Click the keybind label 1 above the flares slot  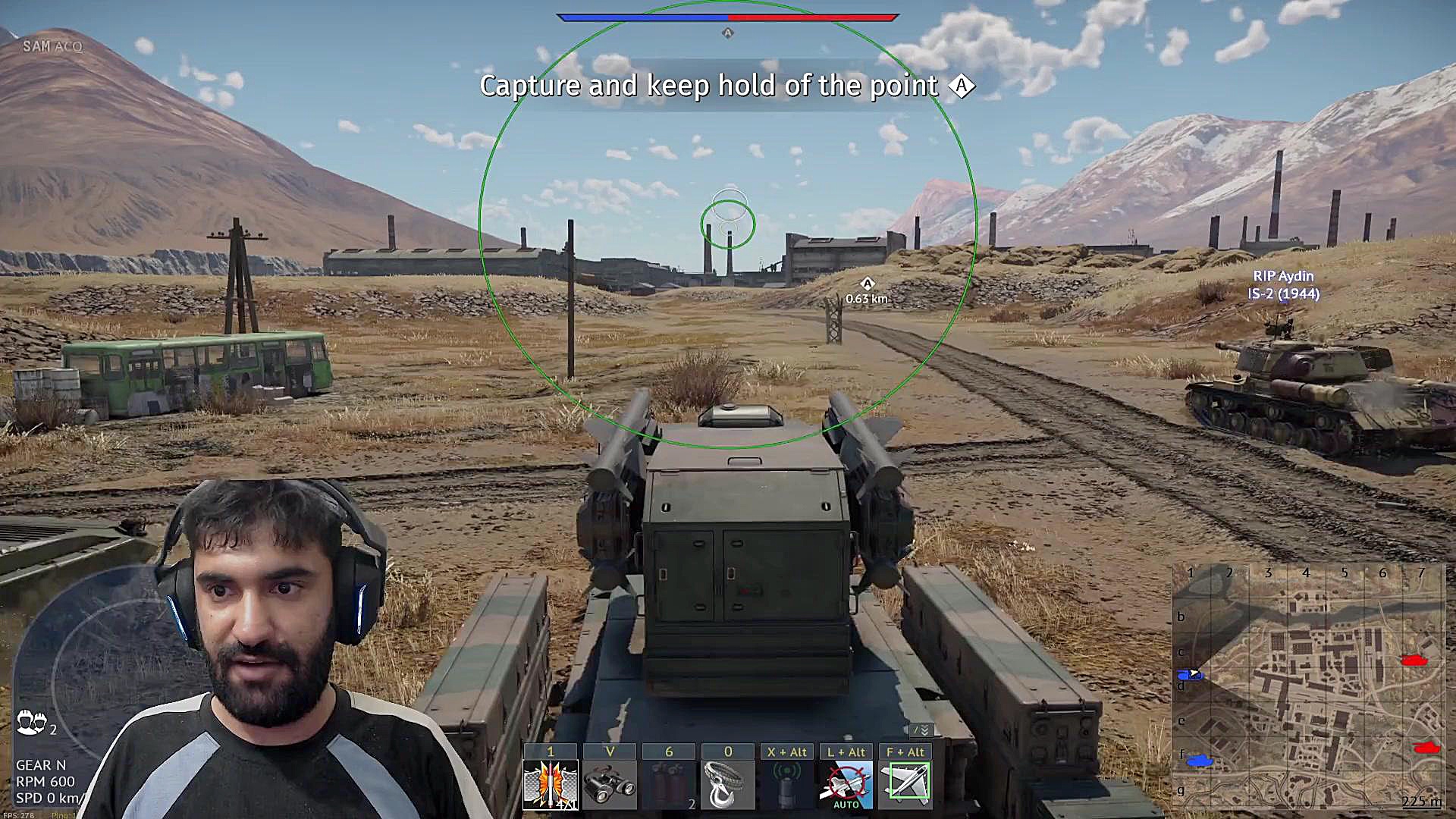point(551,751)
